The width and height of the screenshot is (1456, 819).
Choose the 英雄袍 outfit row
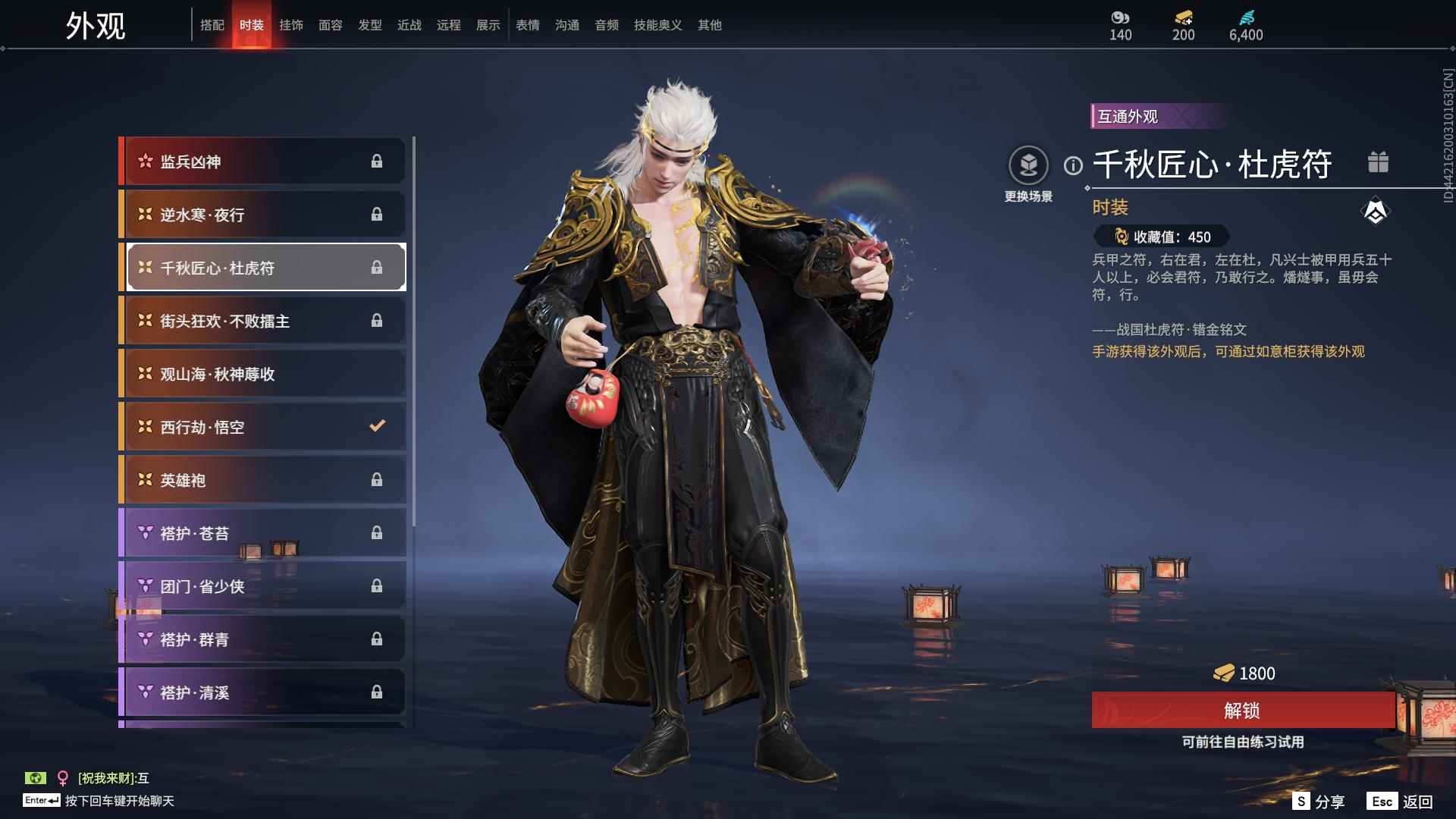coord(263,480)
